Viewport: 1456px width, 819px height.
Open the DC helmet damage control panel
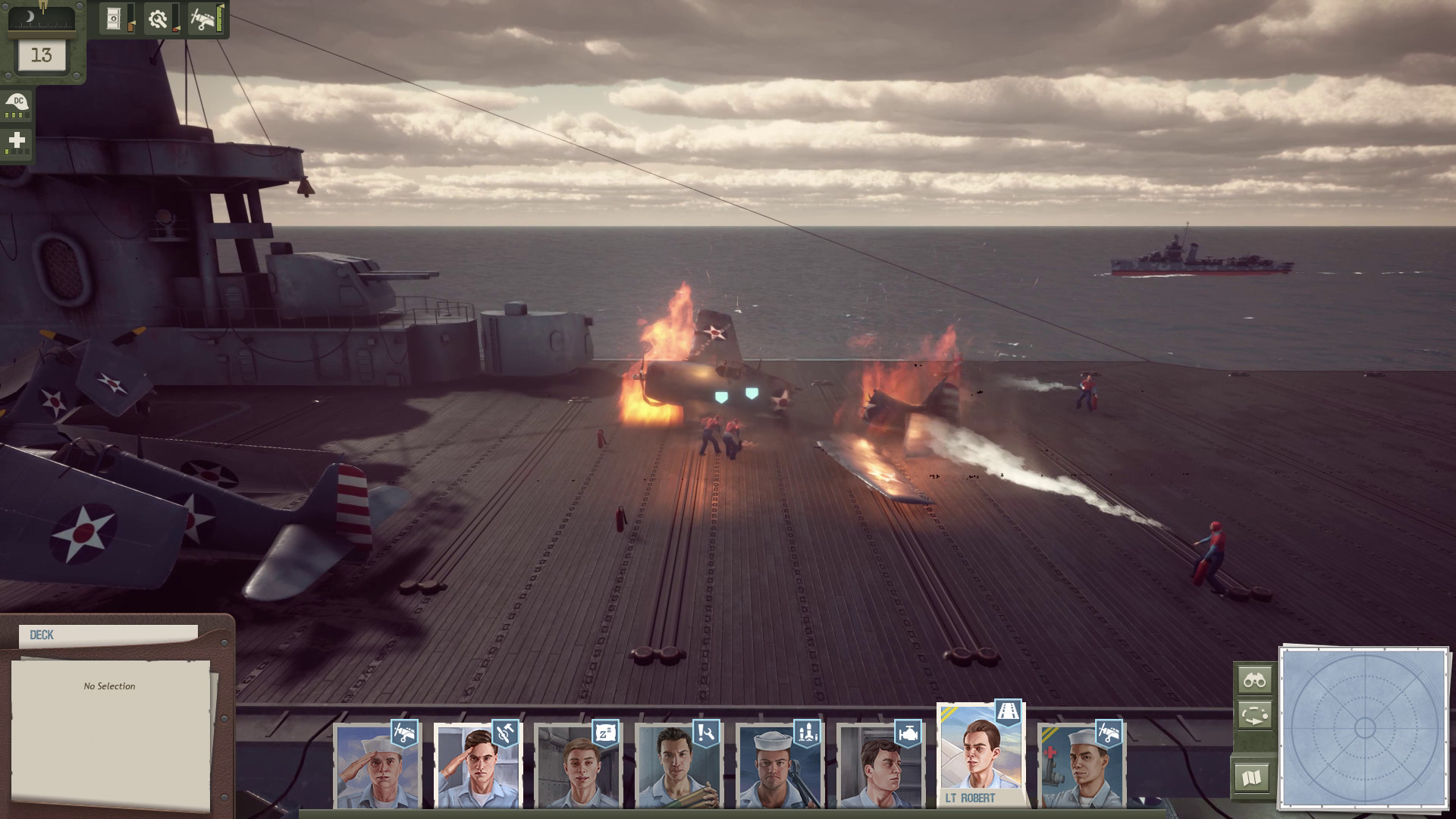tap(17, 105)
